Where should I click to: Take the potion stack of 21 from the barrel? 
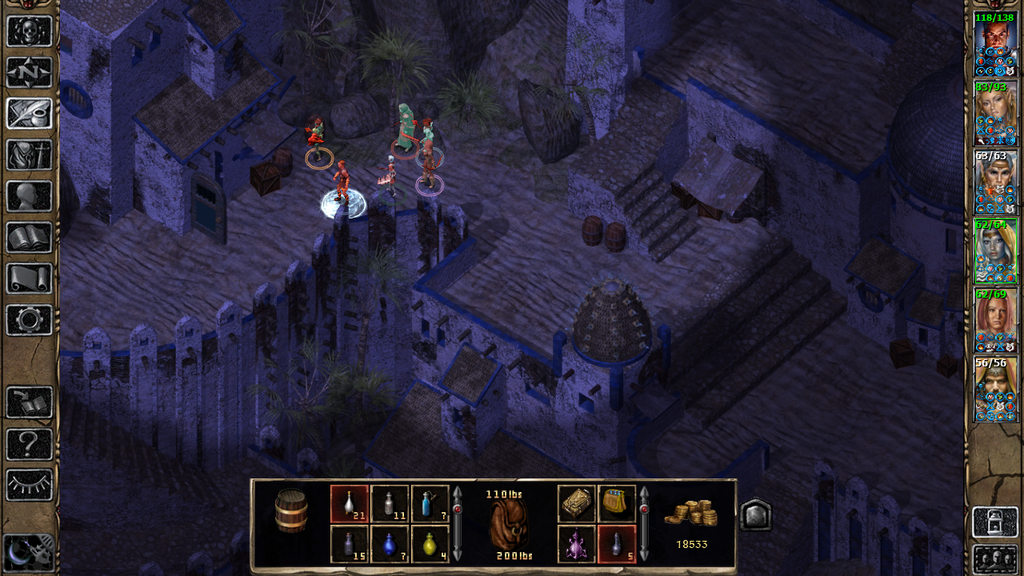point(348,503)
